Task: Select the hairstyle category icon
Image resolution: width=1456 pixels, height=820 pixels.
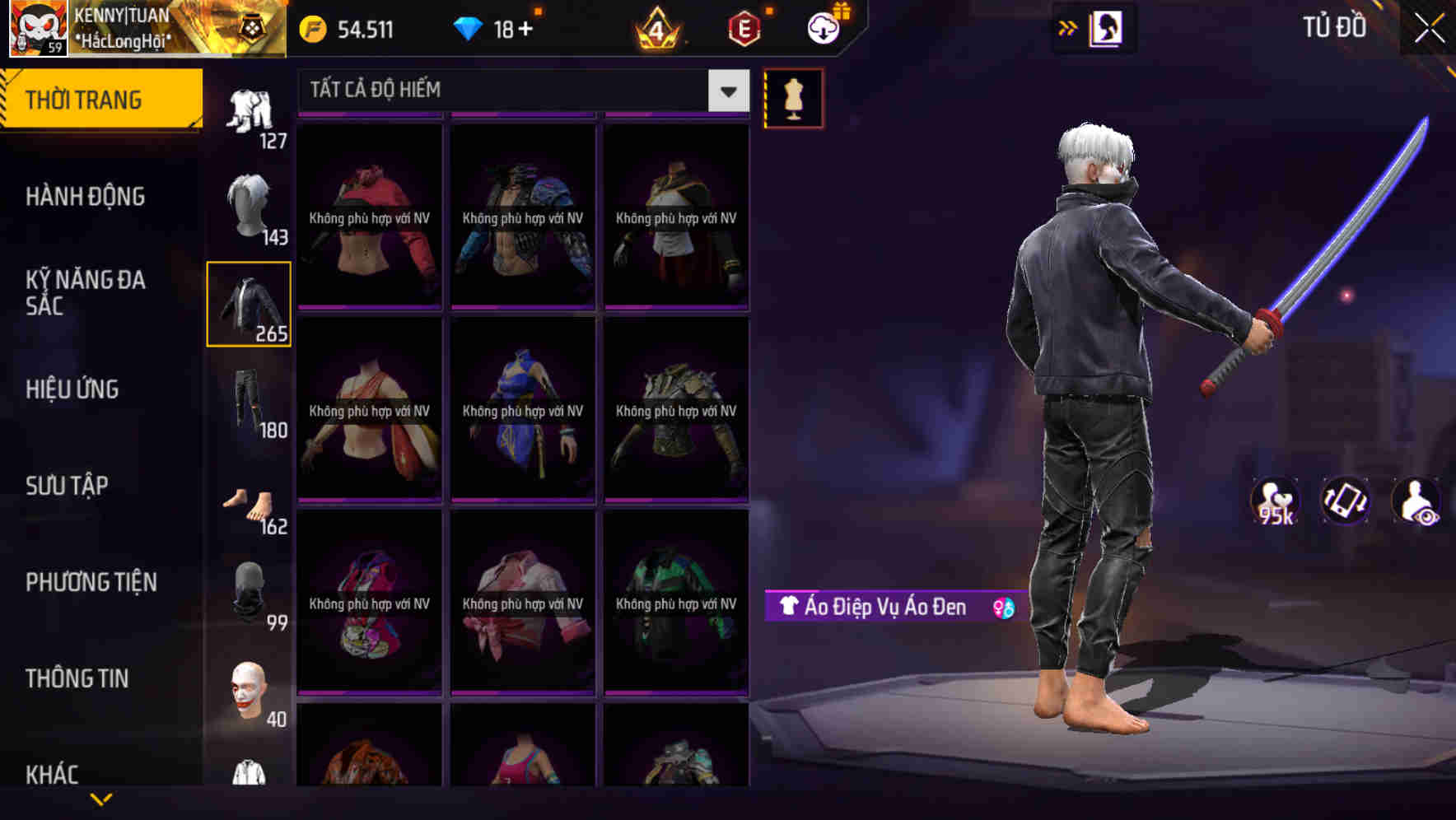Action: (250, 204)
